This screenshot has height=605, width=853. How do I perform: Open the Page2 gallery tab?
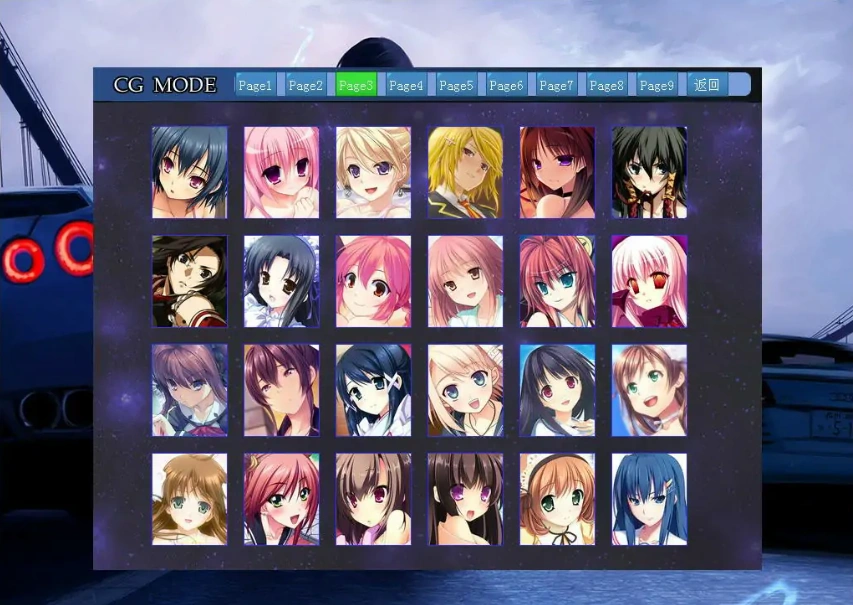pos(305,85)
